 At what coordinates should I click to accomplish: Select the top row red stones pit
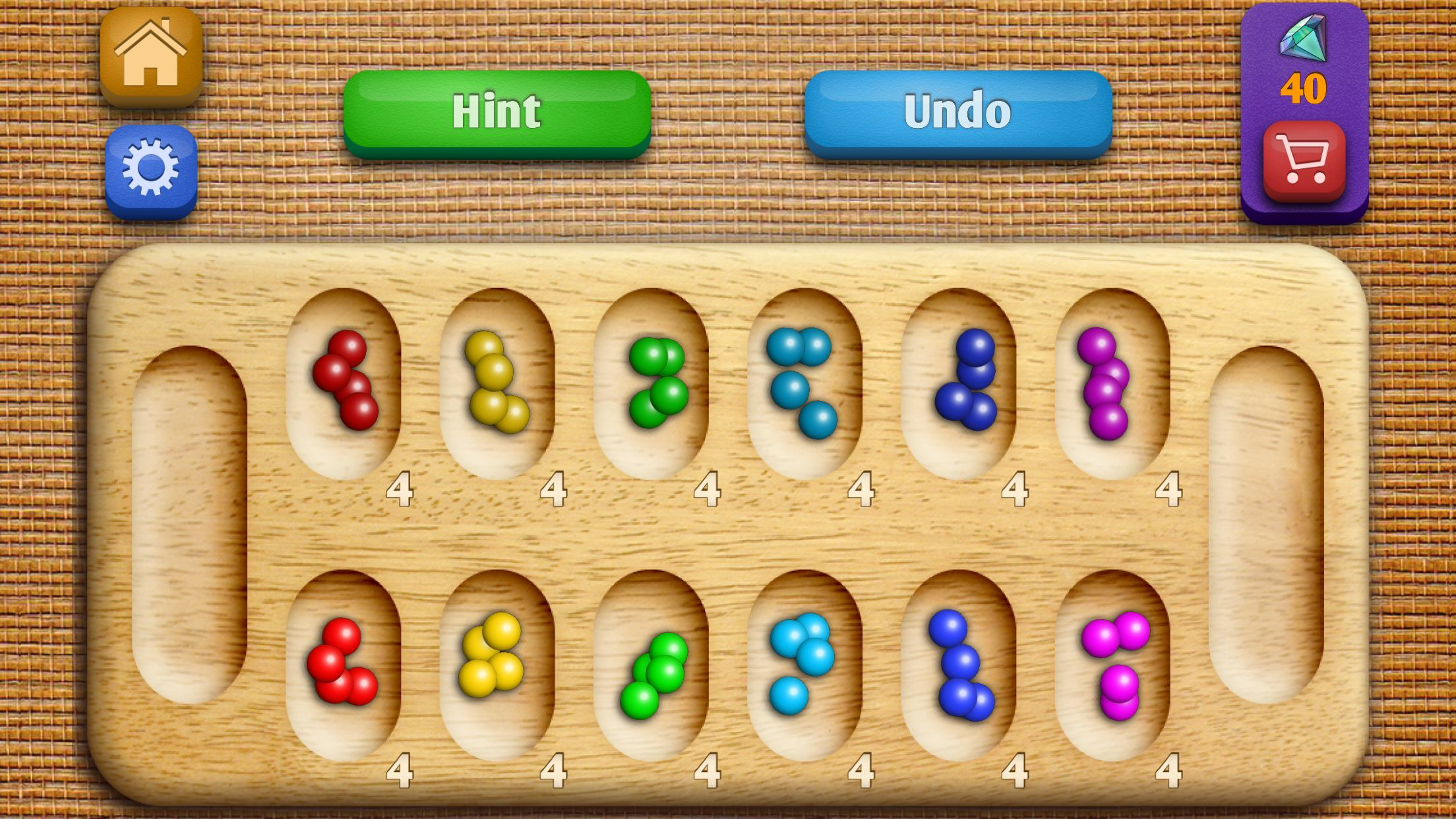[x=344, y=382]
